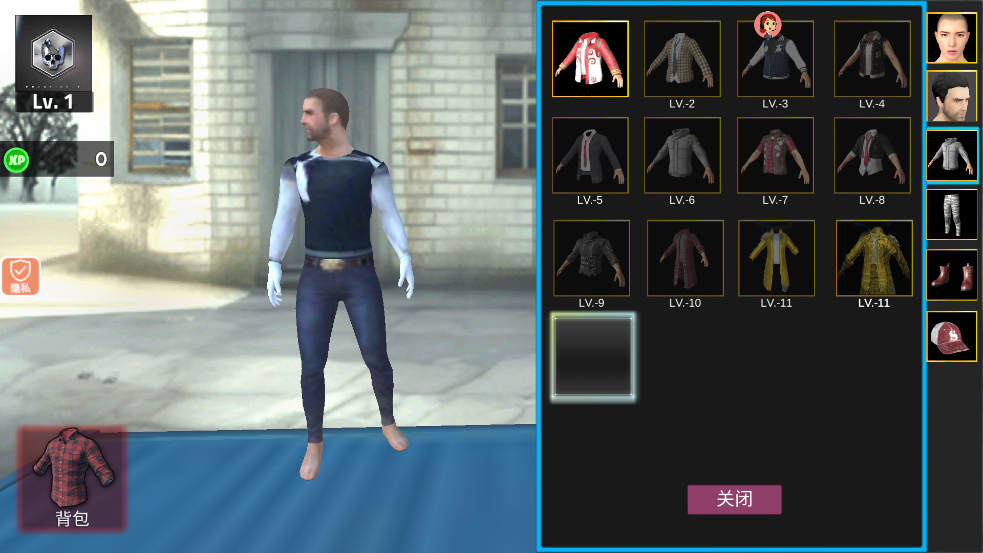The width and height of the screenshot is (983, 553).
Task: Pick the LV.-7 red plaid shirt
Action: (775, 155)
